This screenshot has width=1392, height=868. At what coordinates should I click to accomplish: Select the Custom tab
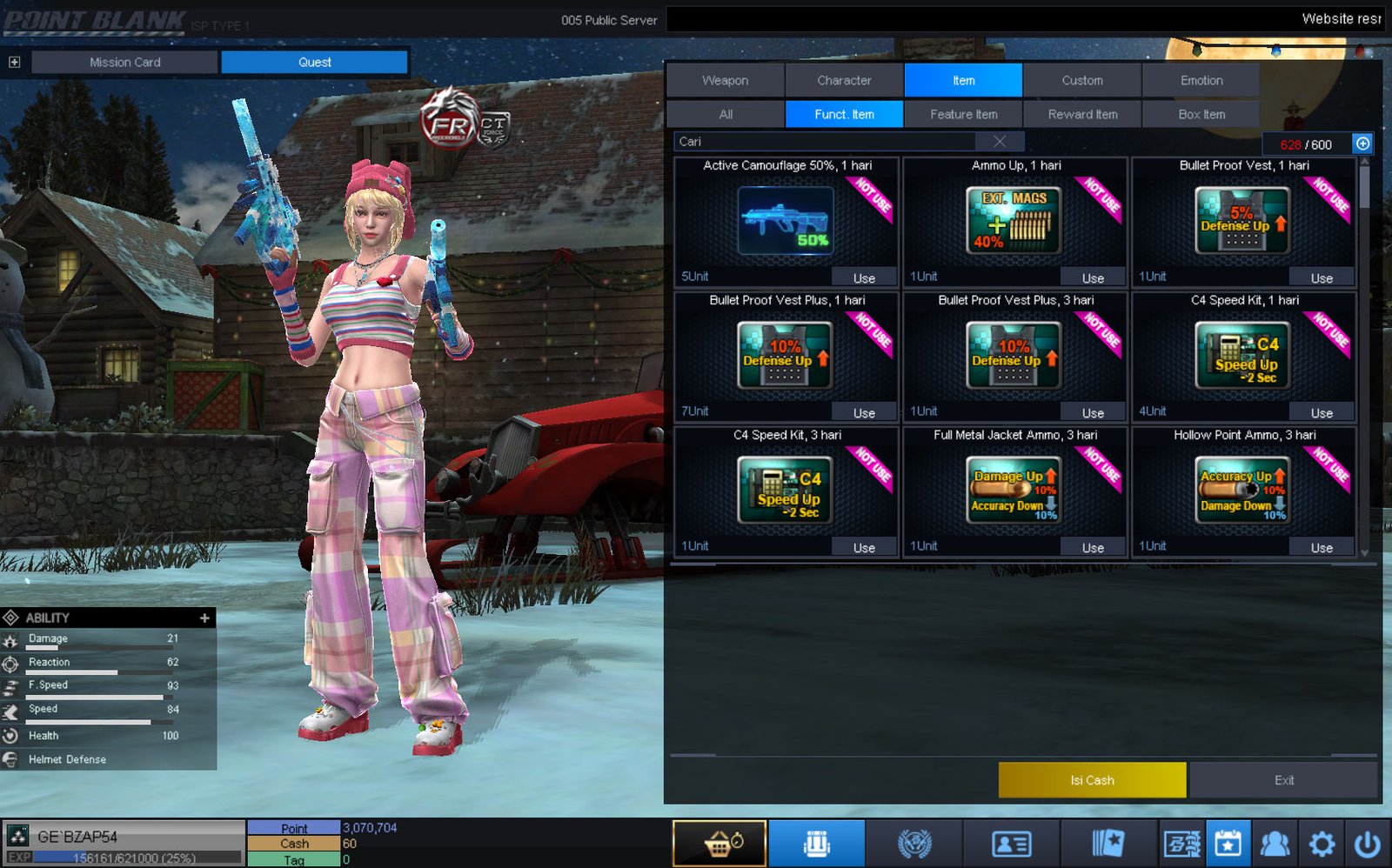1081,80
